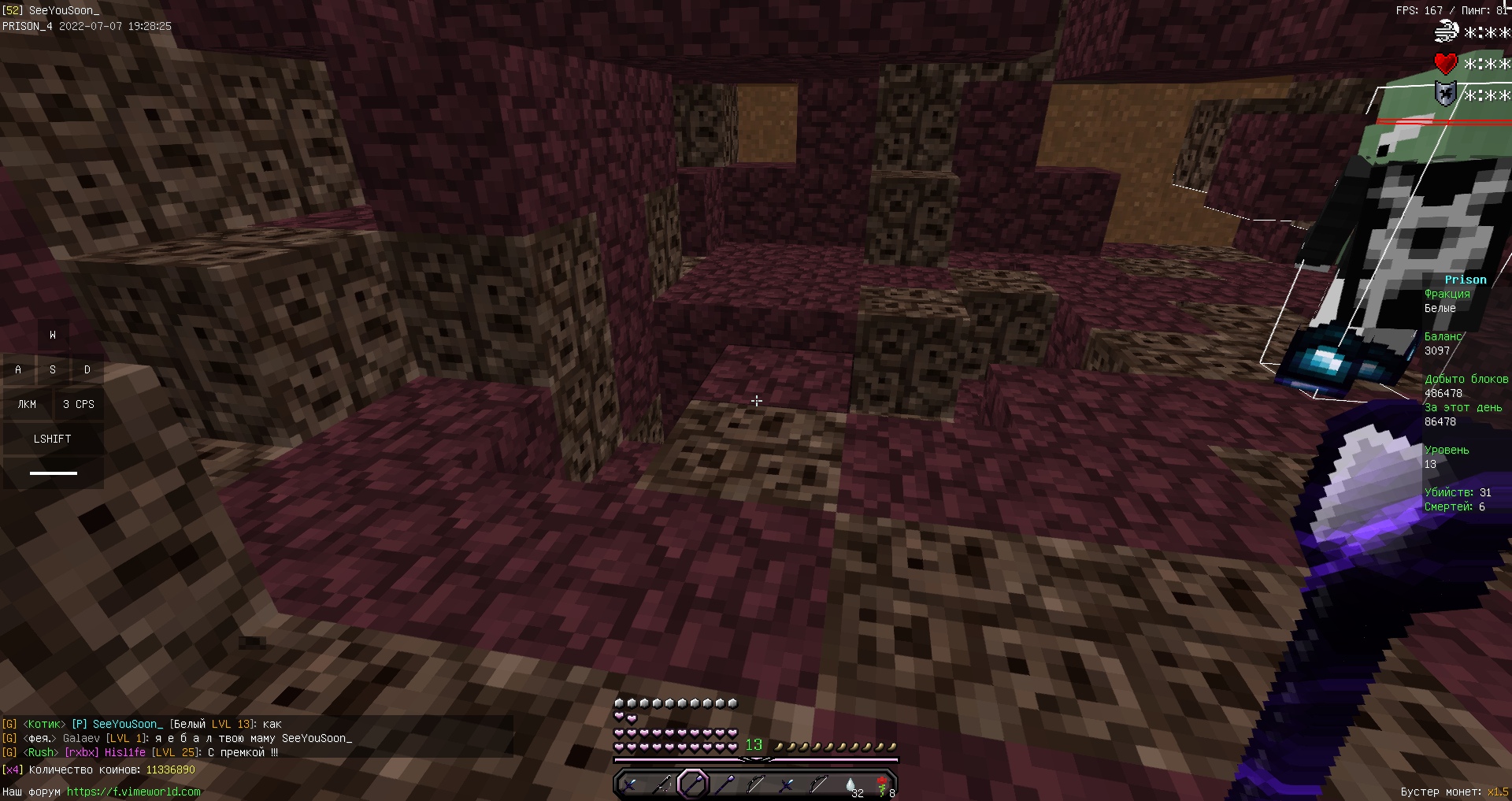The image size is (1512, 801).
Task: Click player name Galaev in chat
Action: tap(81, 738)
